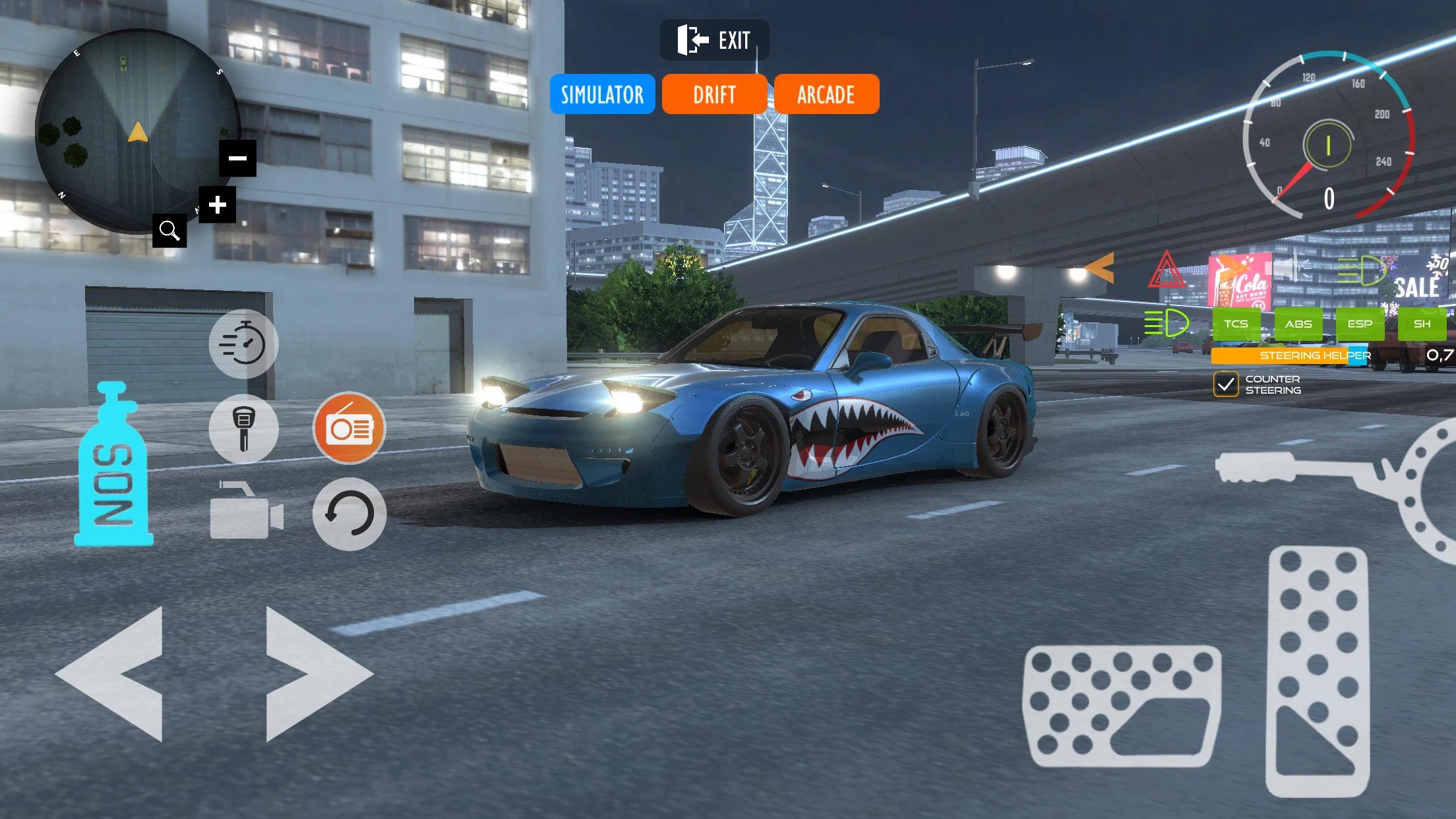The image size is (1456, 819).
Task: Uncheck the Counter Steering checkbox
Action: [x=1227, y=383]
